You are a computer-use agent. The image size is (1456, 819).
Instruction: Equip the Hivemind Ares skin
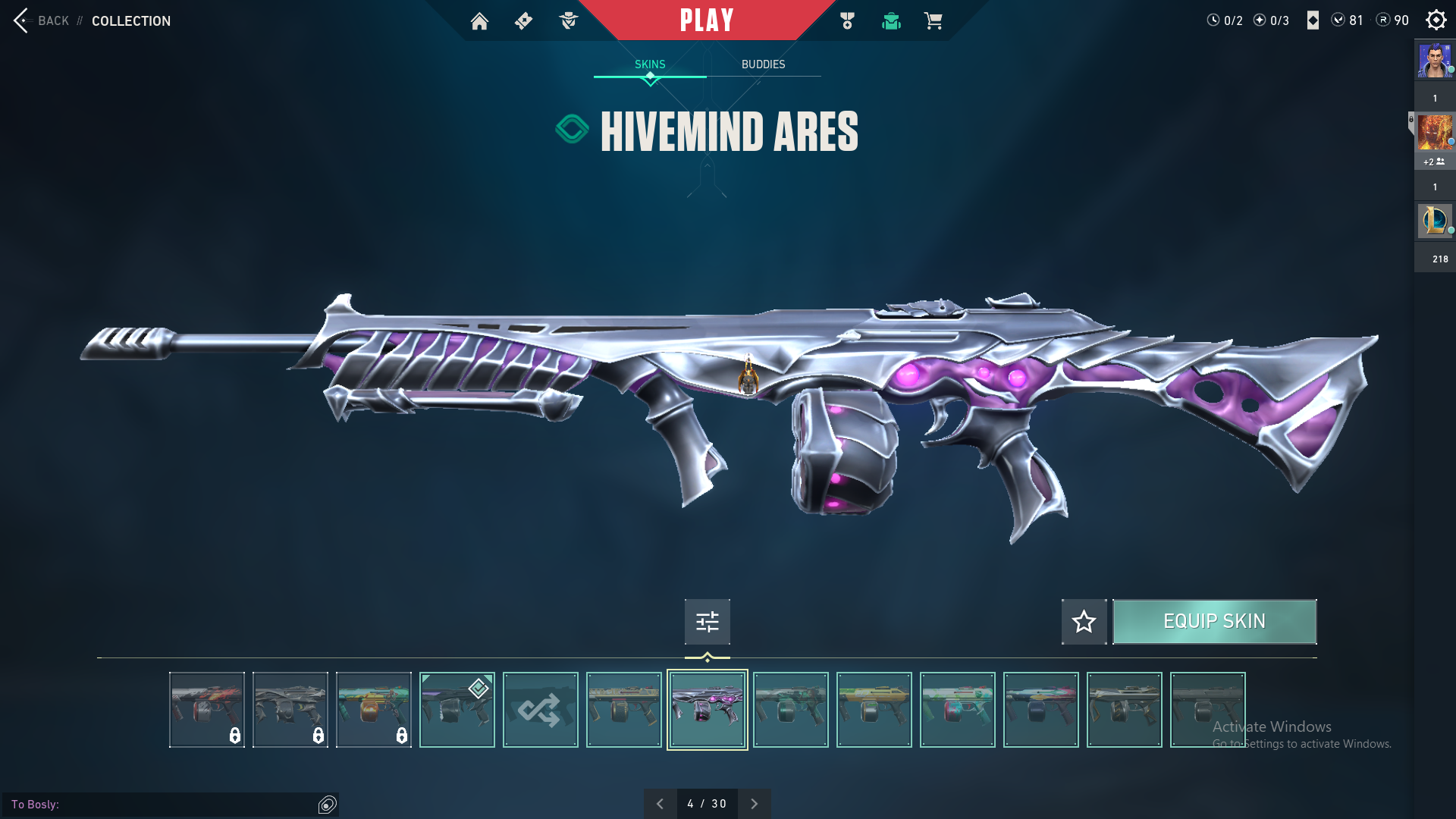click(x=1214, y=622)
